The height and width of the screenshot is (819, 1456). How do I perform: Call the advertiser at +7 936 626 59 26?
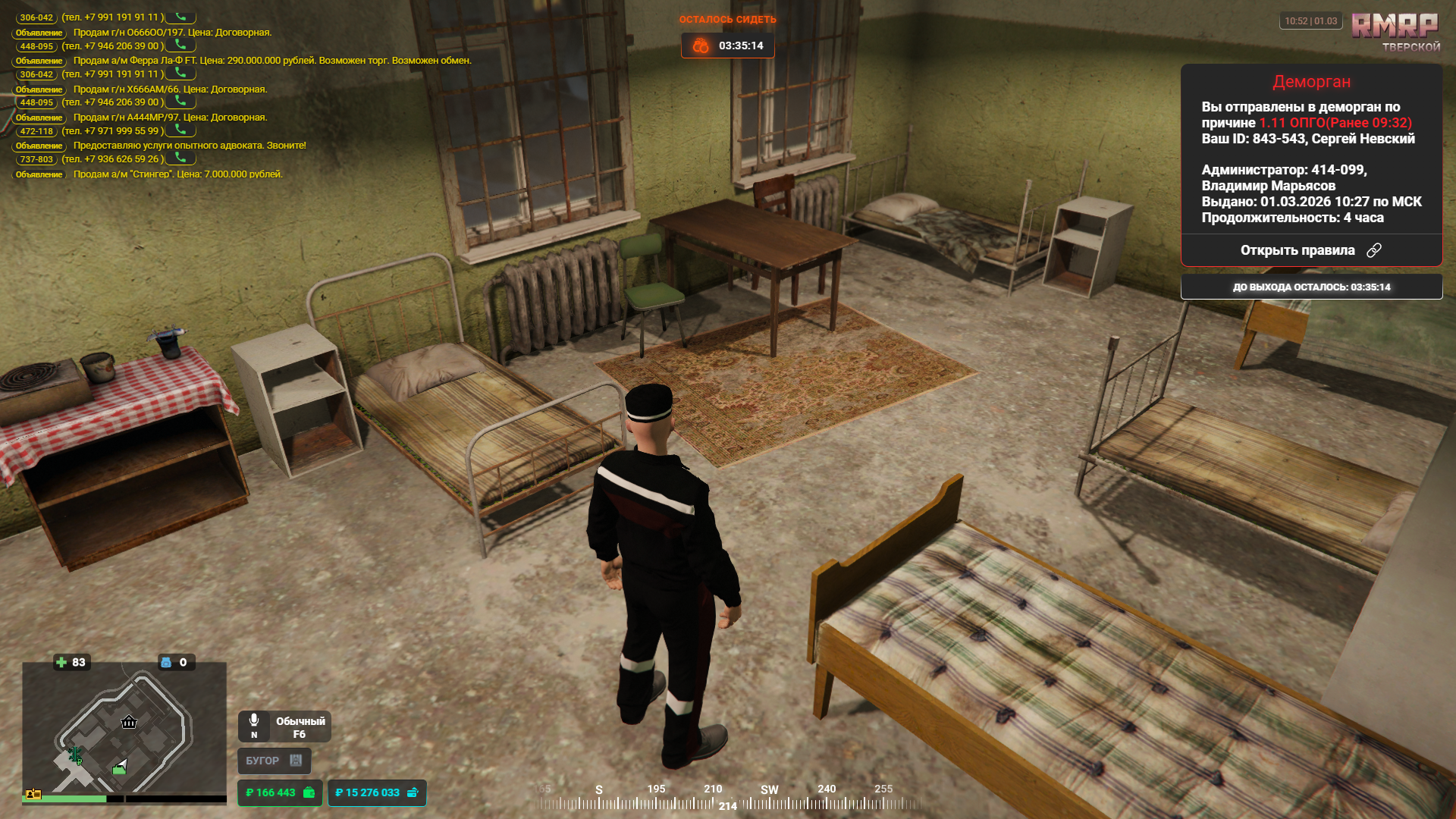[x=180, y=158]
